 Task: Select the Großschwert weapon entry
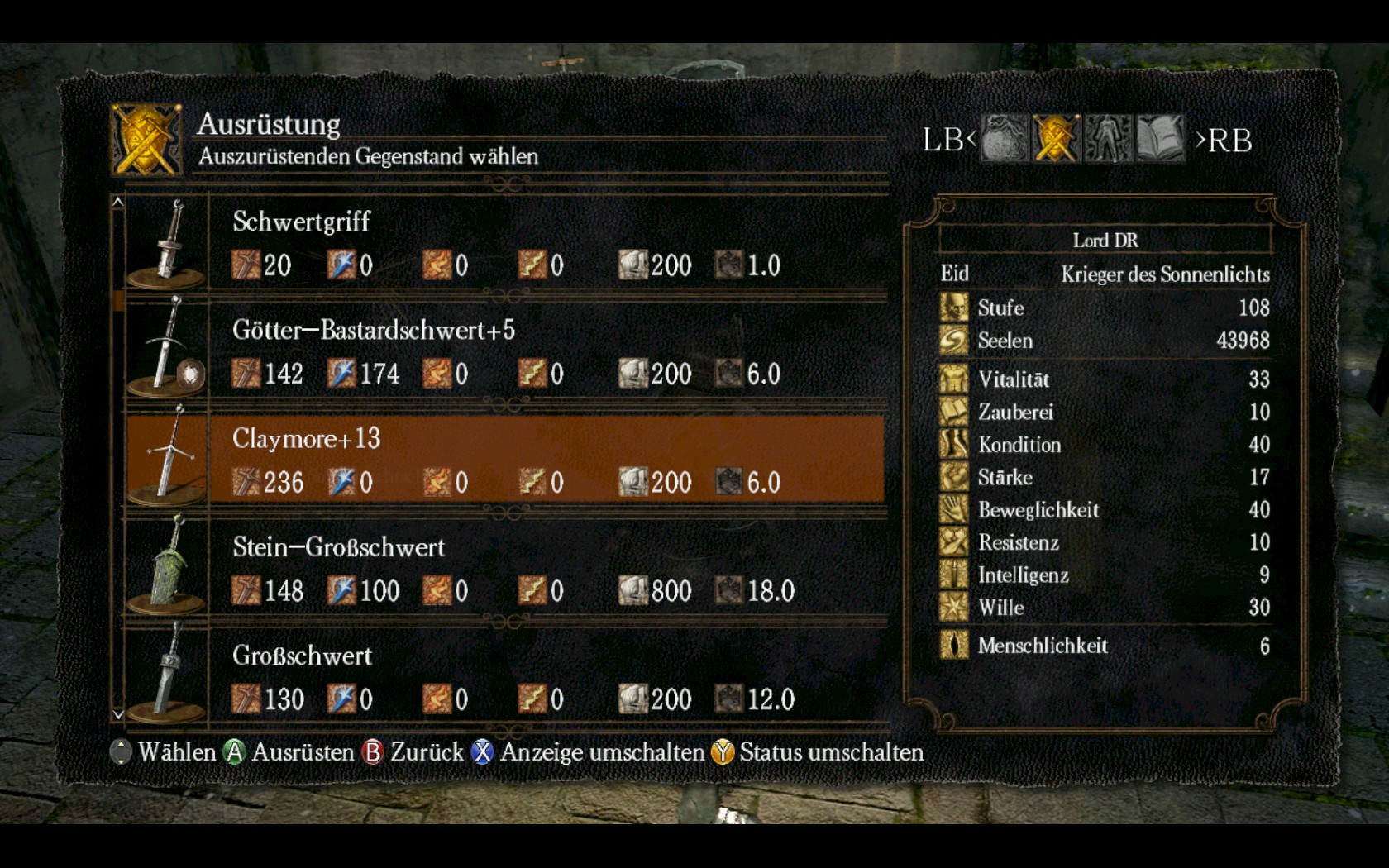click(504, 677)
